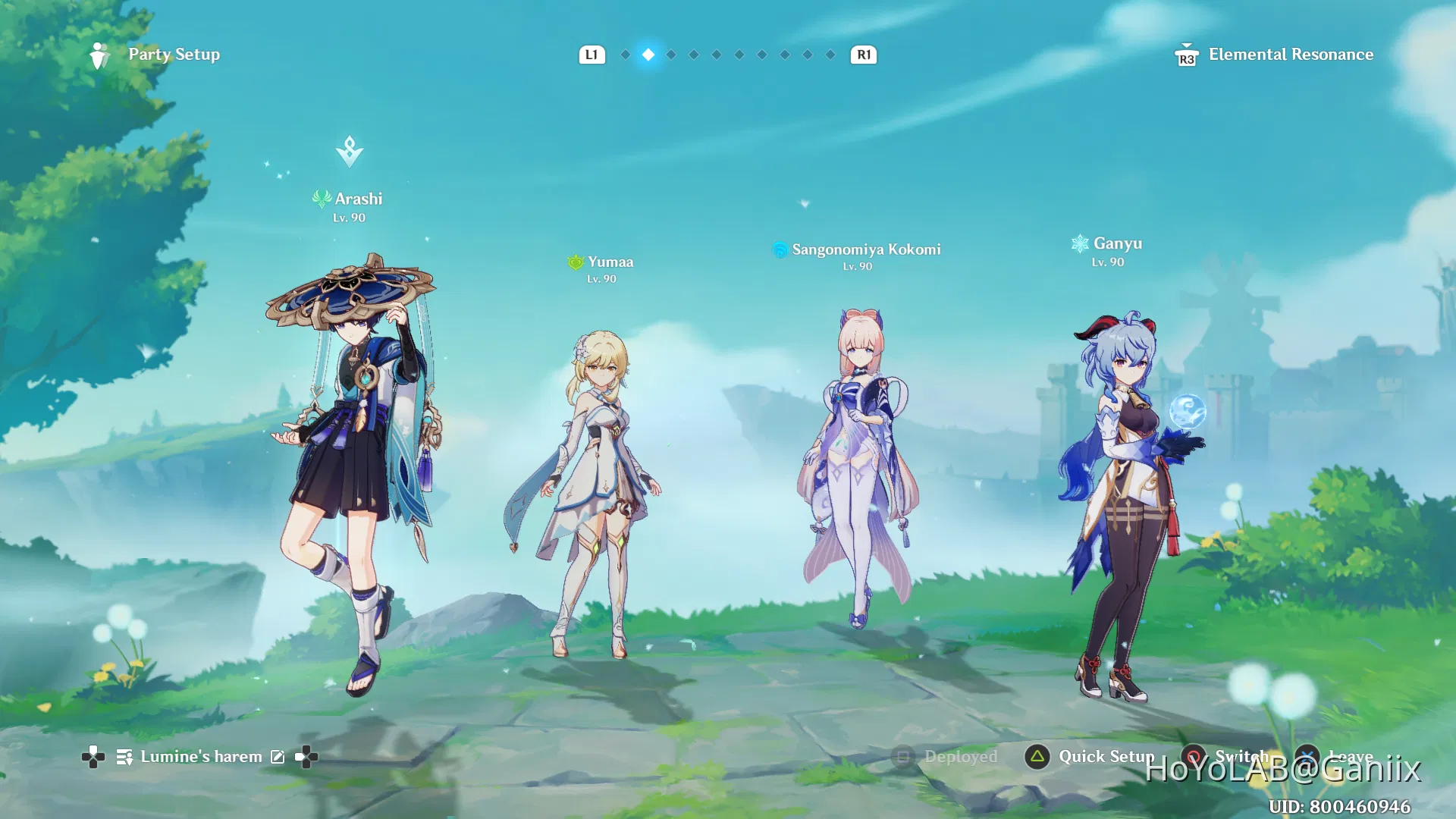Select the first party dot after L1
The width and height of the screenshot is (1456, 819).
click(x=625, y=54)
